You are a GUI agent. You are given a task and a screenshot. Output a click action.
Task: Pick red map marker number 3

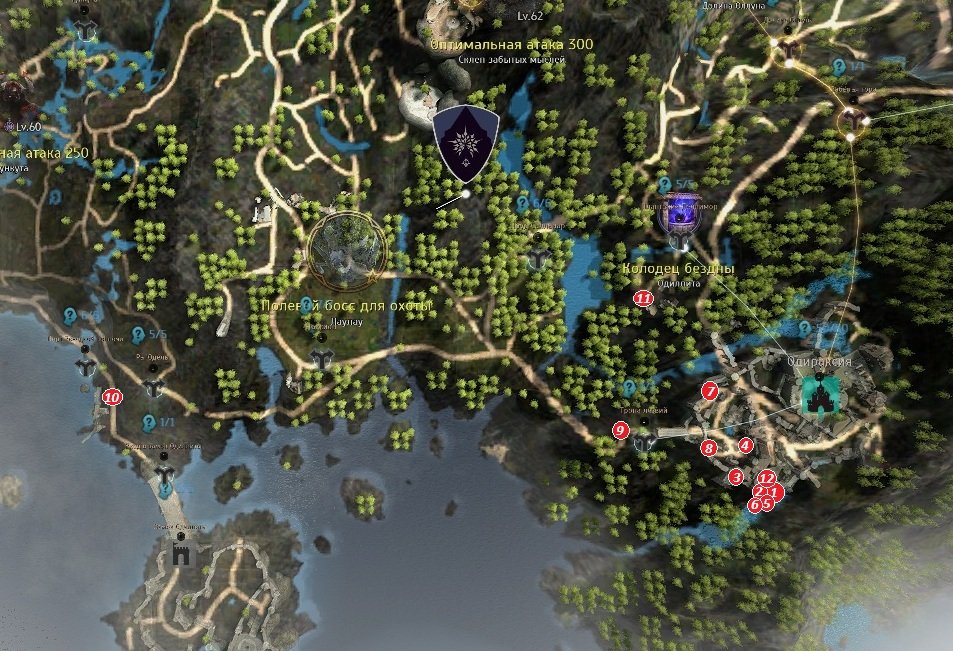pos(736,477)
